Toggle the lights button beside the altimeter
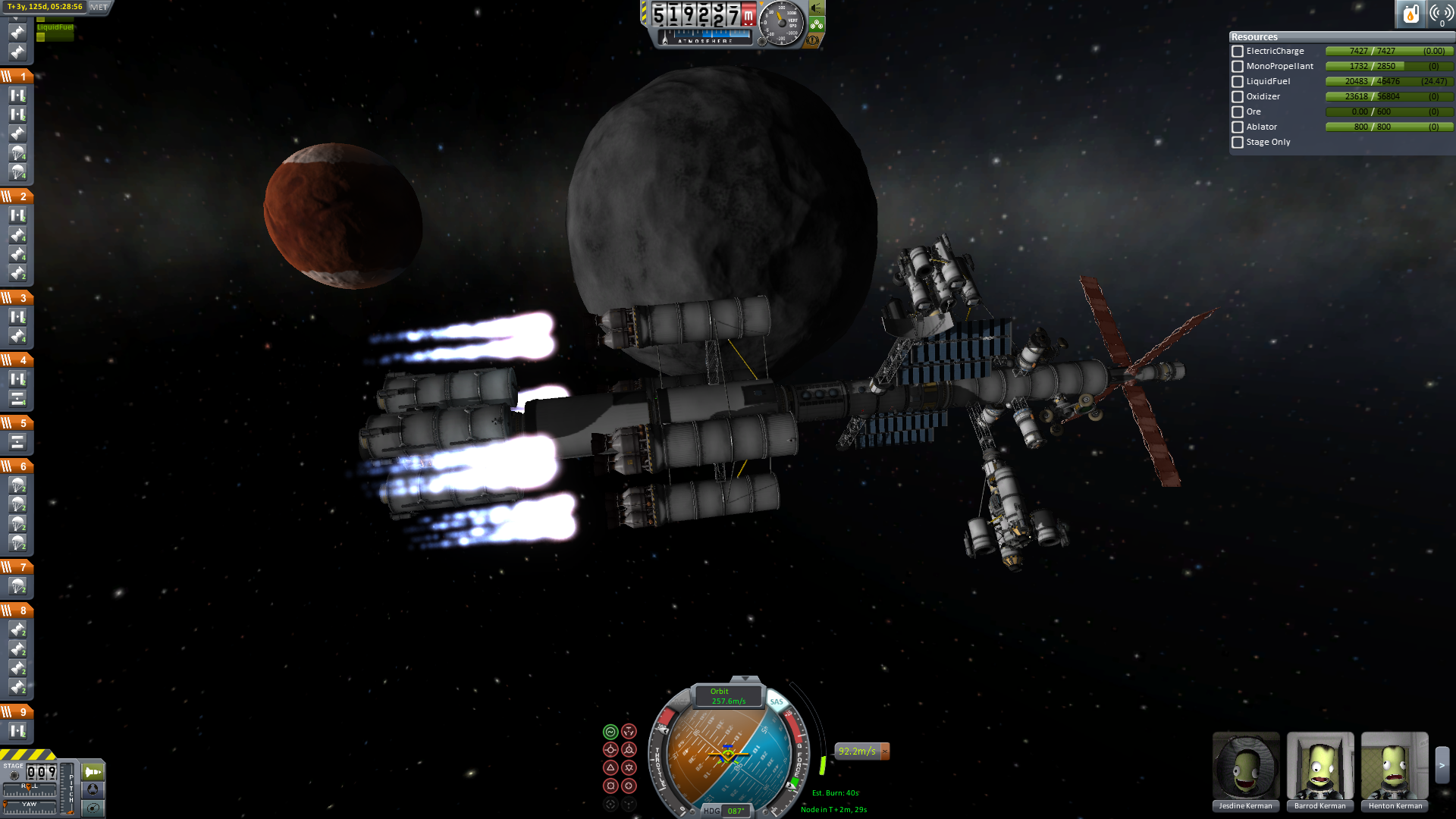The height and width of the screenshot is (819, 1456). 817,8
